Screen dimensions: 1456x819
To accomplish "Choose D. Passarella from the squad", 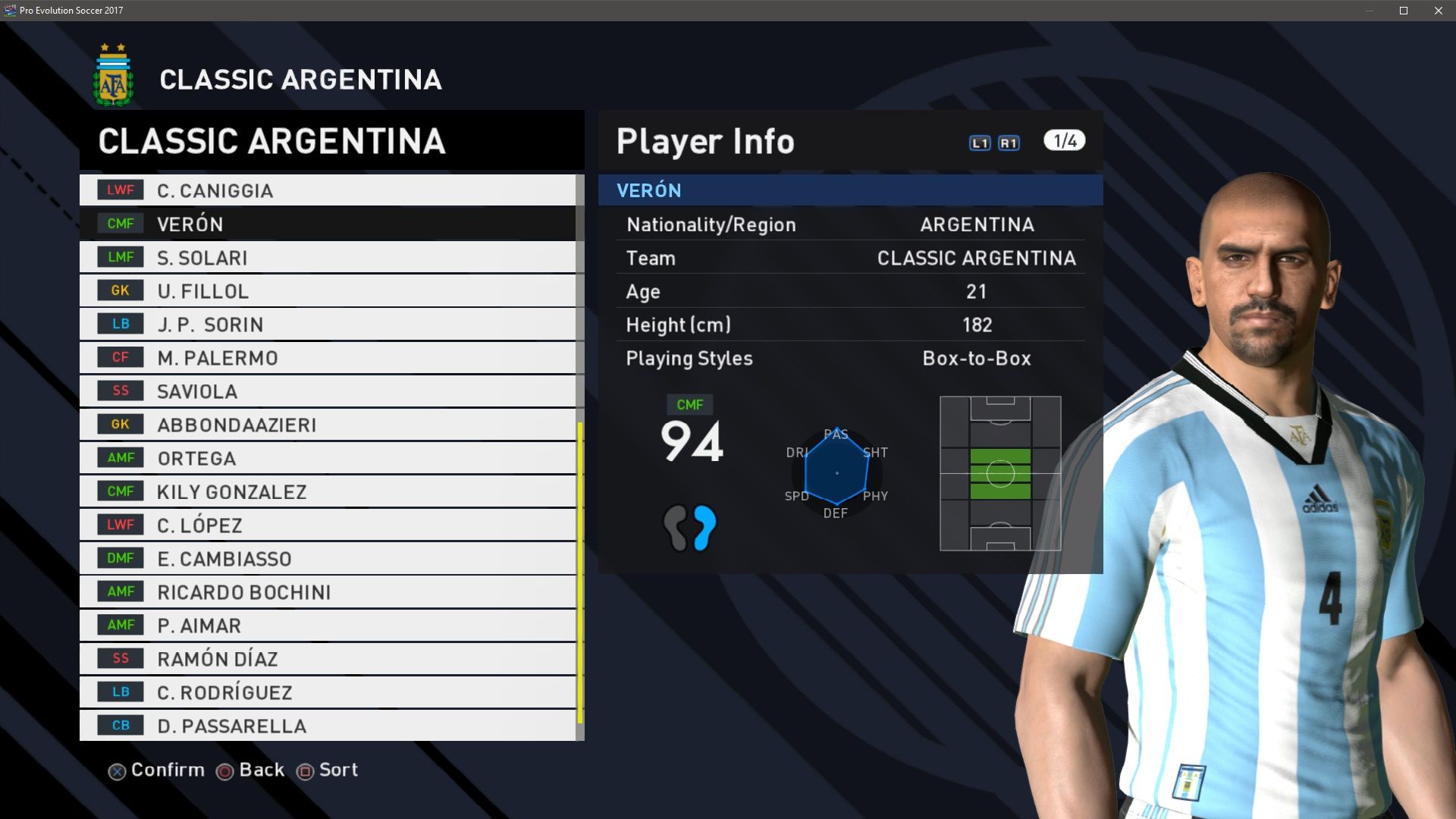I will pos(328,726).
